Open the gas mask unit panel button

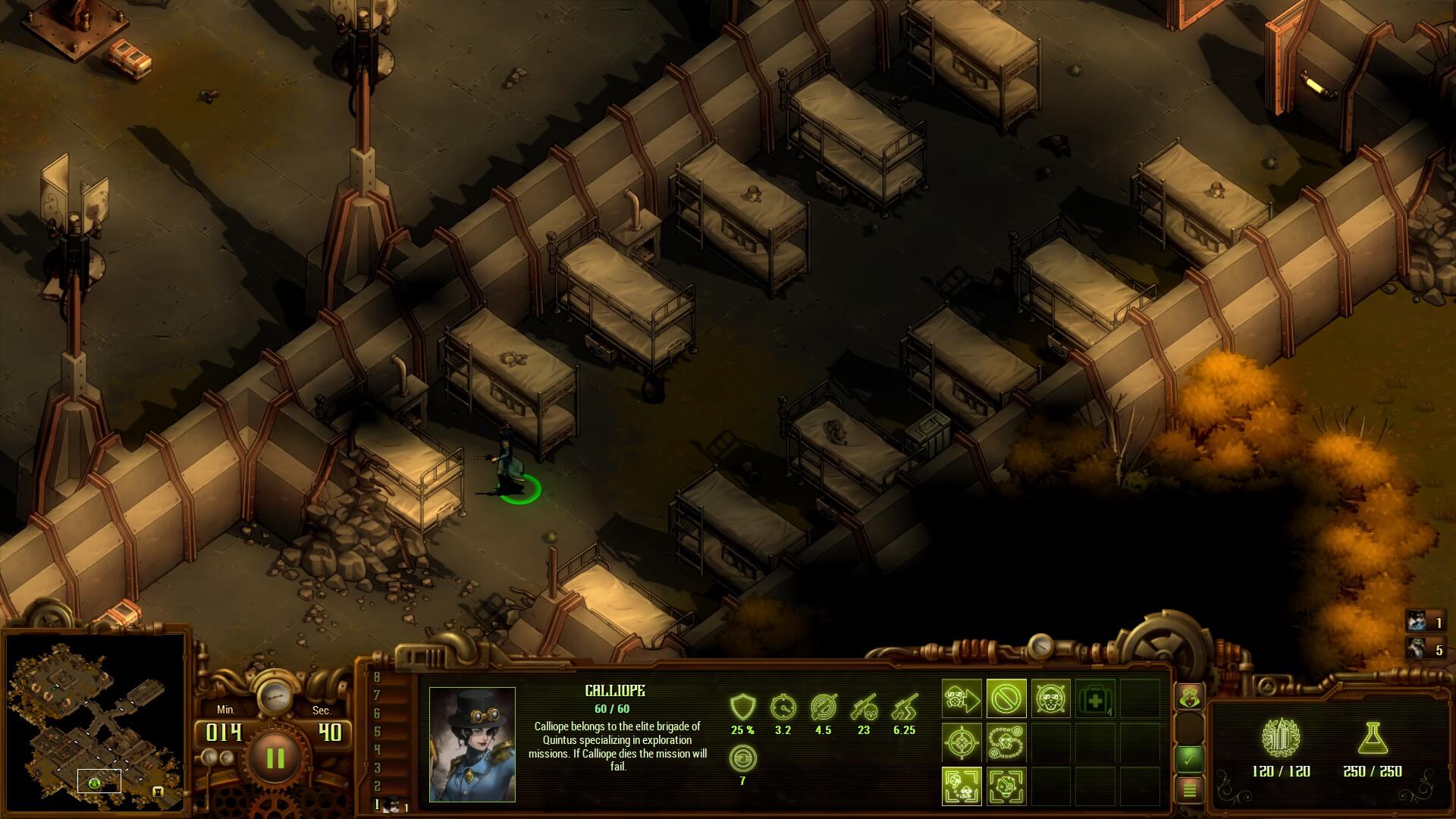[x=1189, y=698]
